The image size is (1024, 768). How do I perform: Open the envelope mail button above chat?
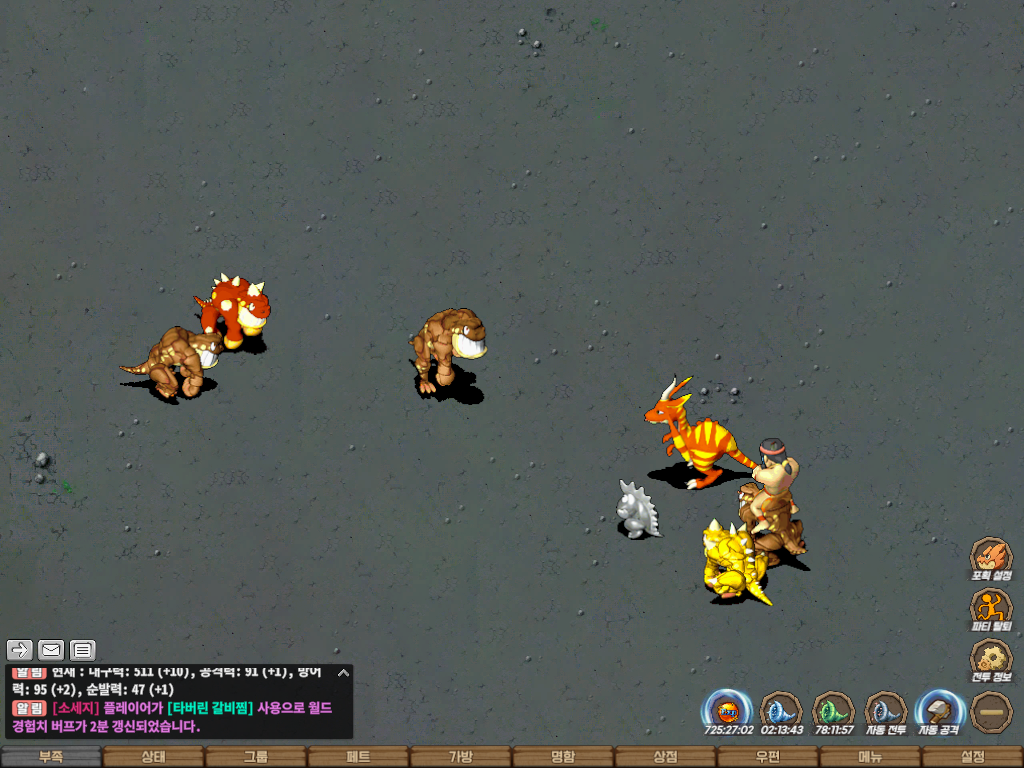[51, 650]
